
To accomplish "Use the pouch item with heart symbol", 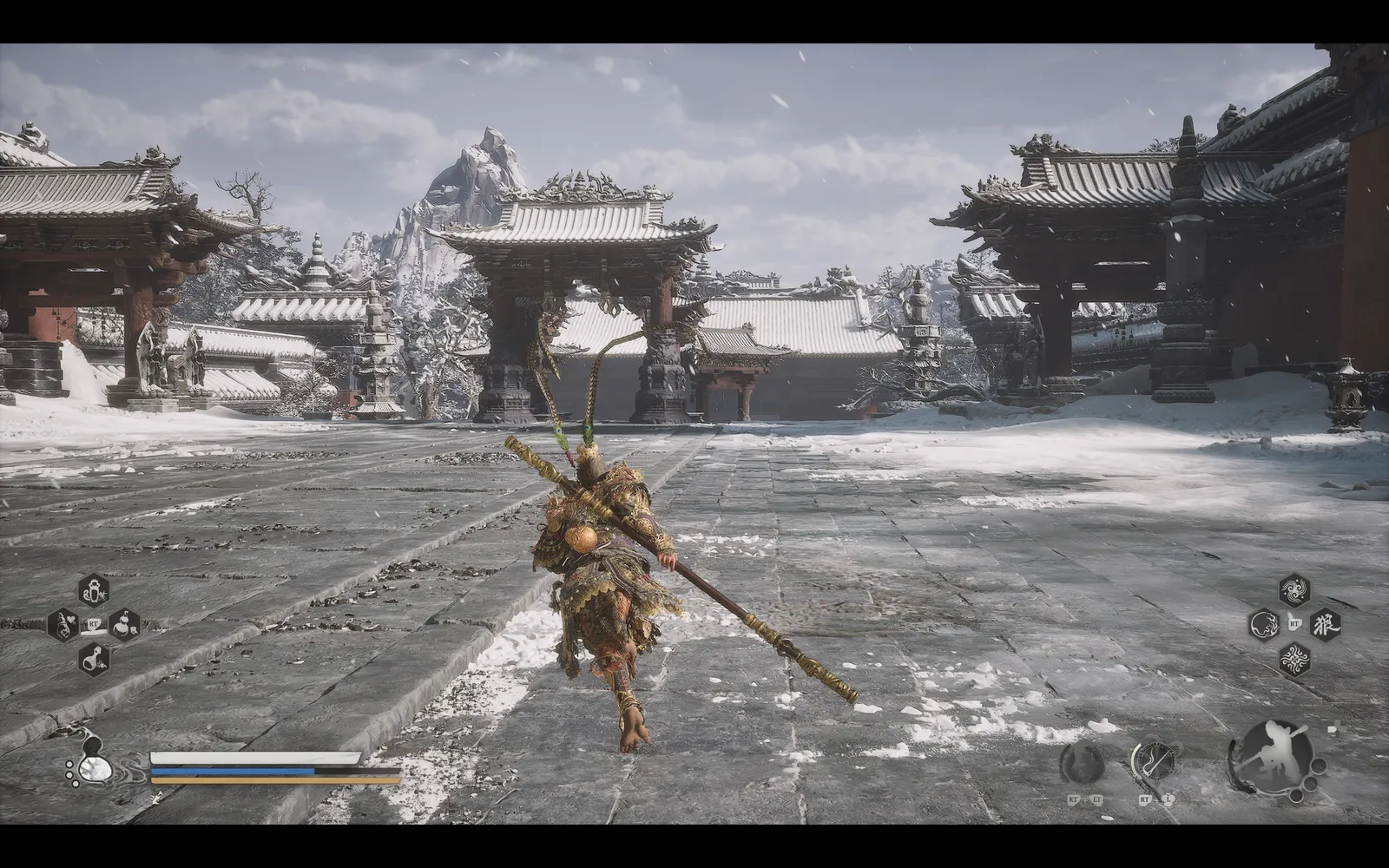I will [63, 624].
